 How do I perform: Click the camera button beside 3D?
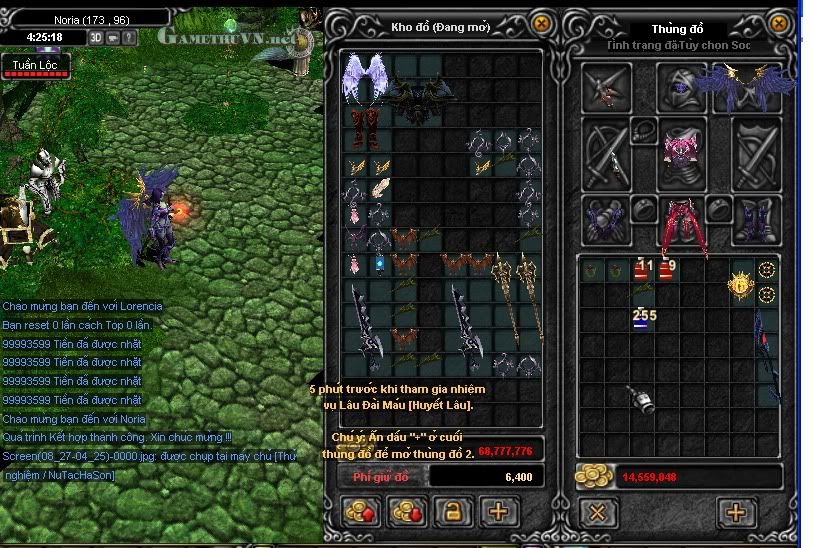pyautogui.click(x=114, y=37)
